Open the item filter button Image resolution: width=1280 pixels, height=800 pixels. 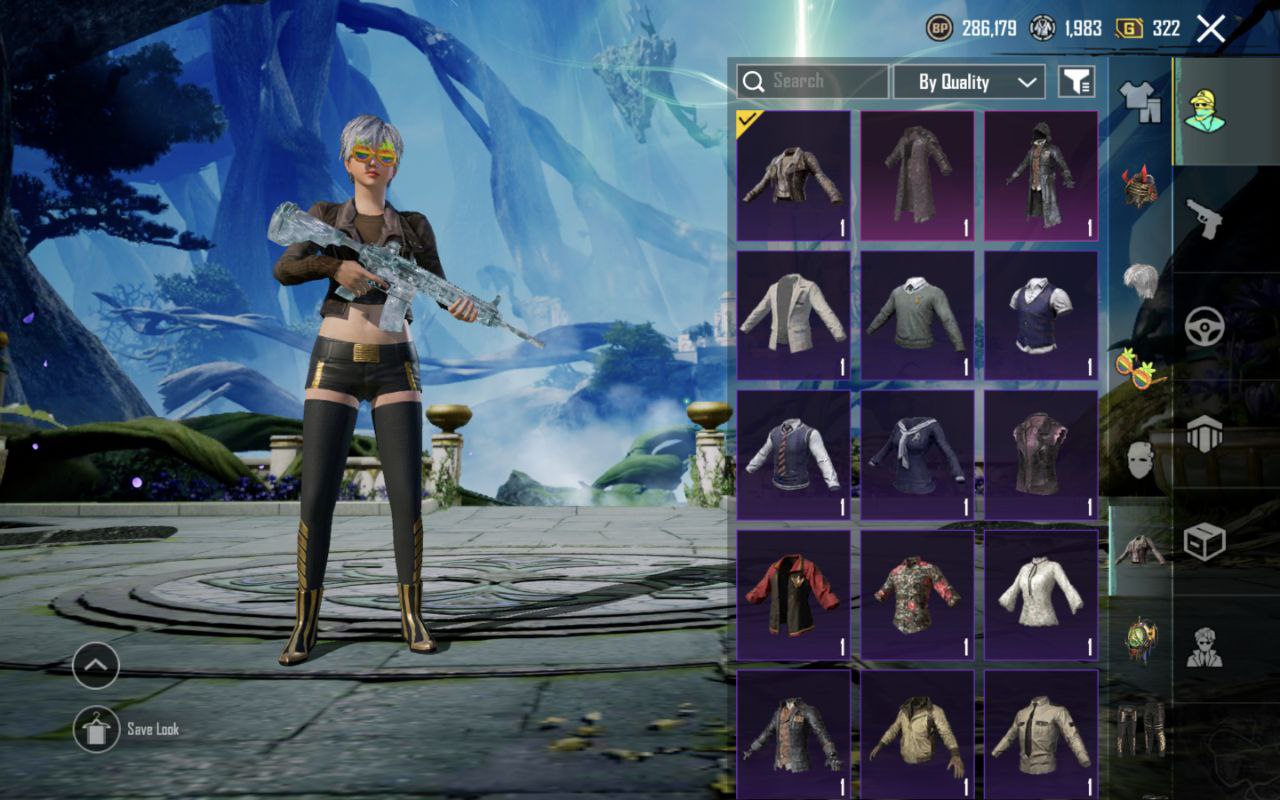pyautogui.click(x=1076, y=82)
